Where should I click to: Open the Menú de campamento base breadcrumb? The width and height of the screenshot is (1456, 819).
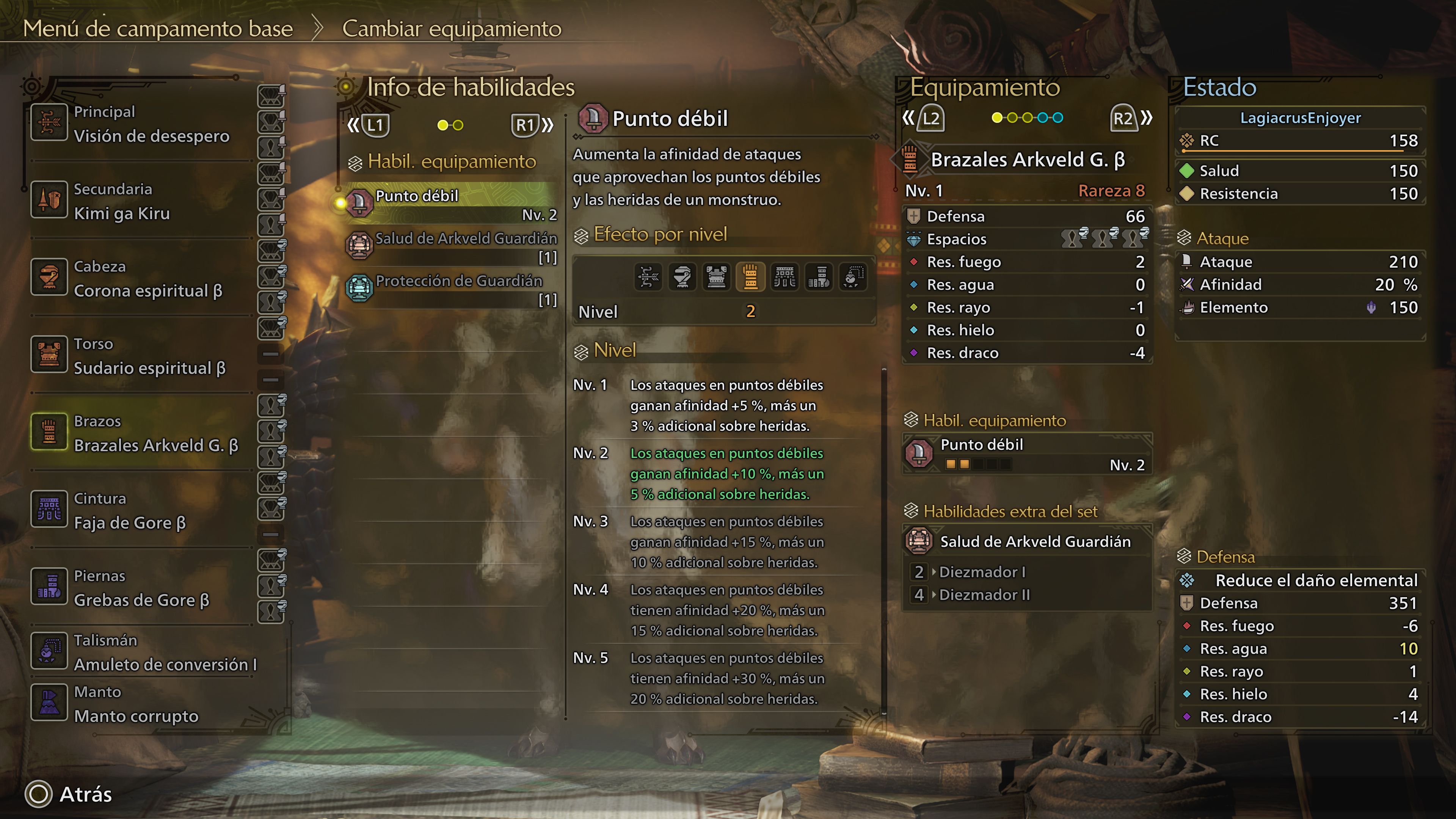coord(159,29)
